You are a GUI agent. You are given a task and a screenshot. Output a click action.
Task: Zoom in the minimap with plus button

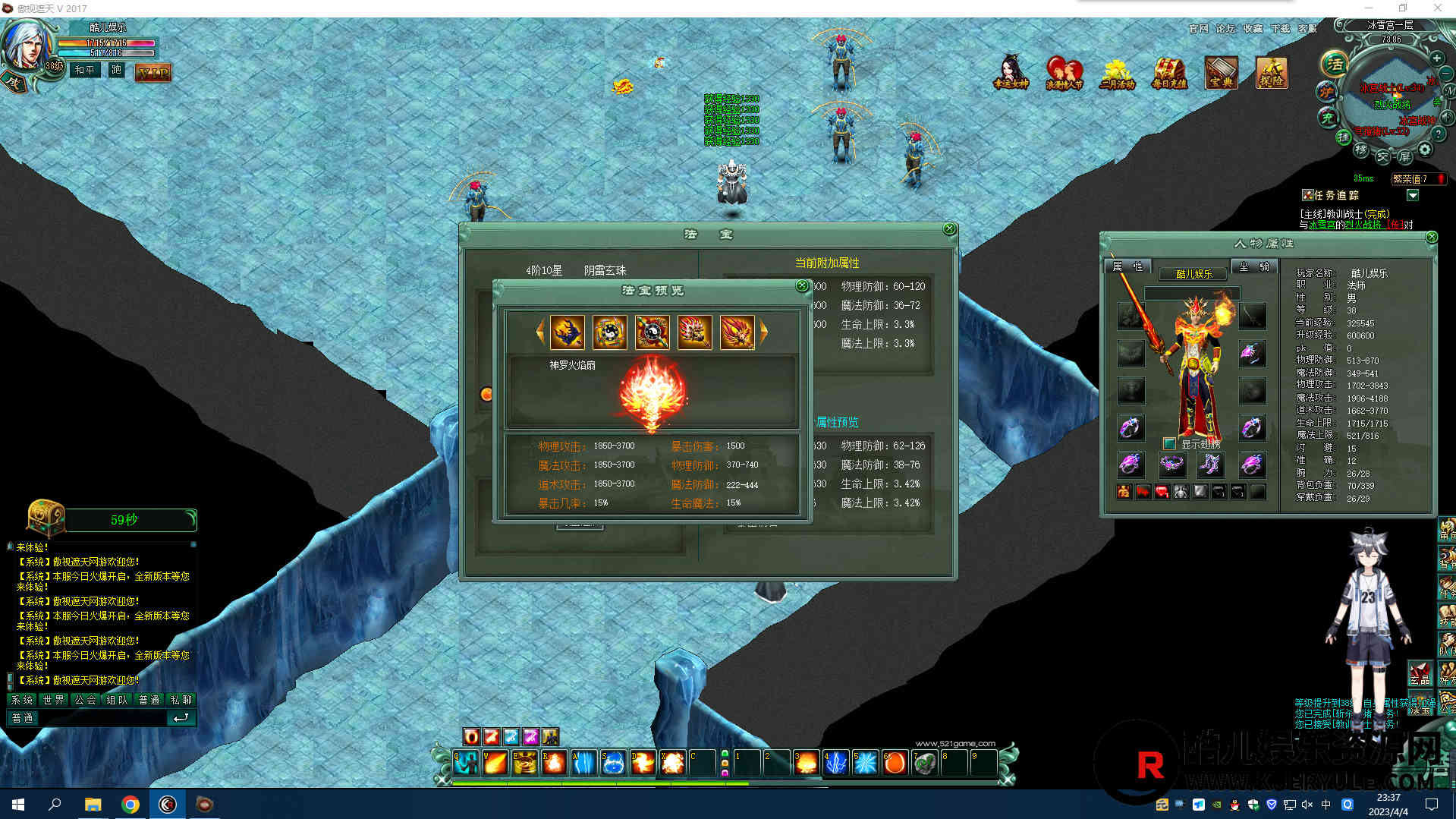(x=1436, y=58)
